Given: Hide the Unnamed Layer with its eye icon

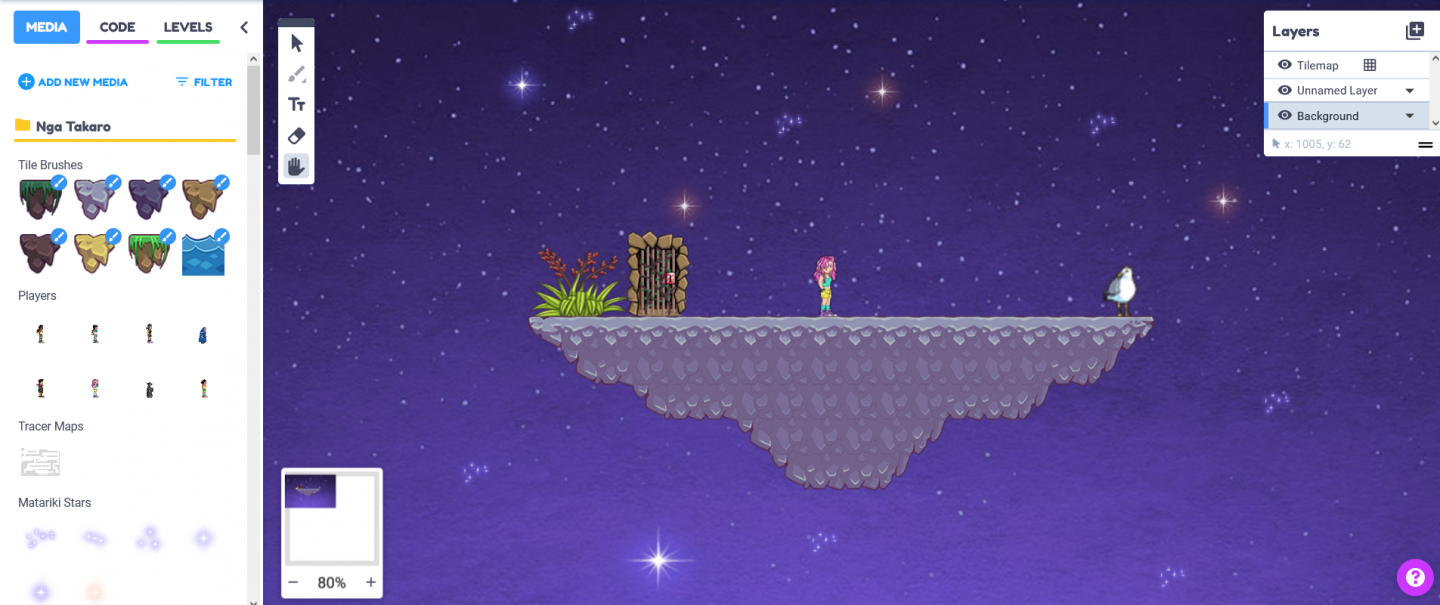Looking at the screenshot, I should tap(1285, 90).
